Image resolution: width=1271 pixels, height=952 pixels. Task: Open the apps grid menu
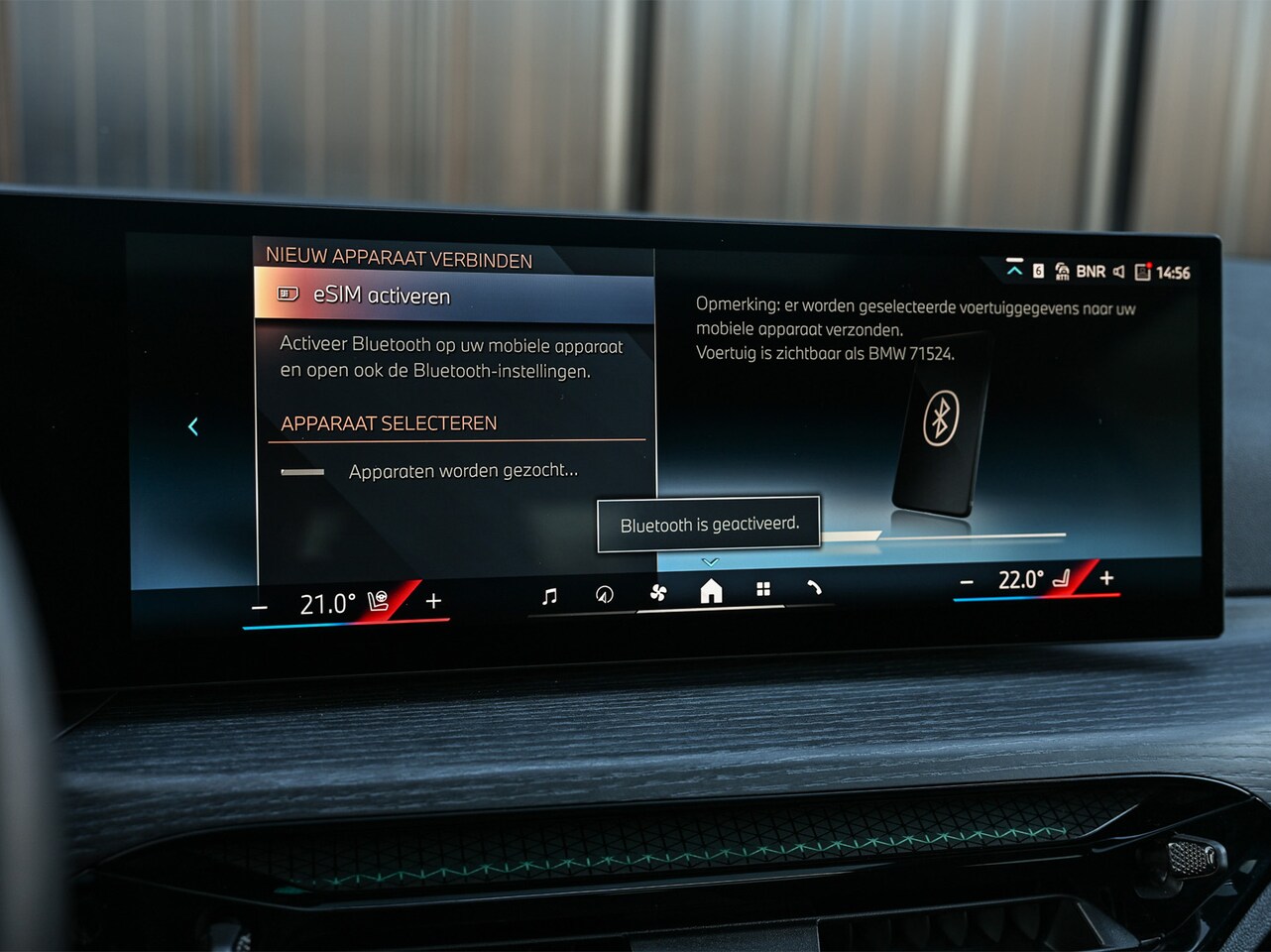pyautogui.click(x=763, y=589)
